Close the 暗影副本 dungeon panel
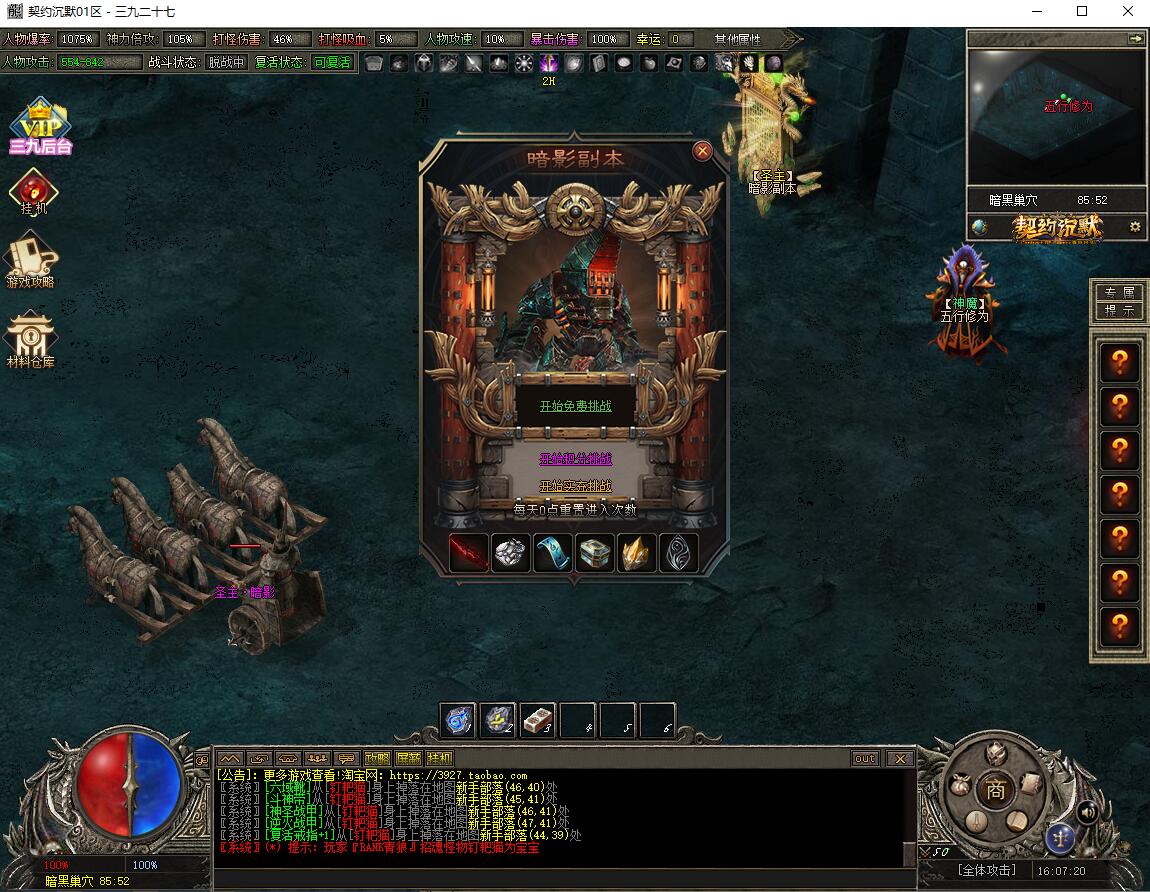Screen dimensions: 1150x892 (702, 151)
